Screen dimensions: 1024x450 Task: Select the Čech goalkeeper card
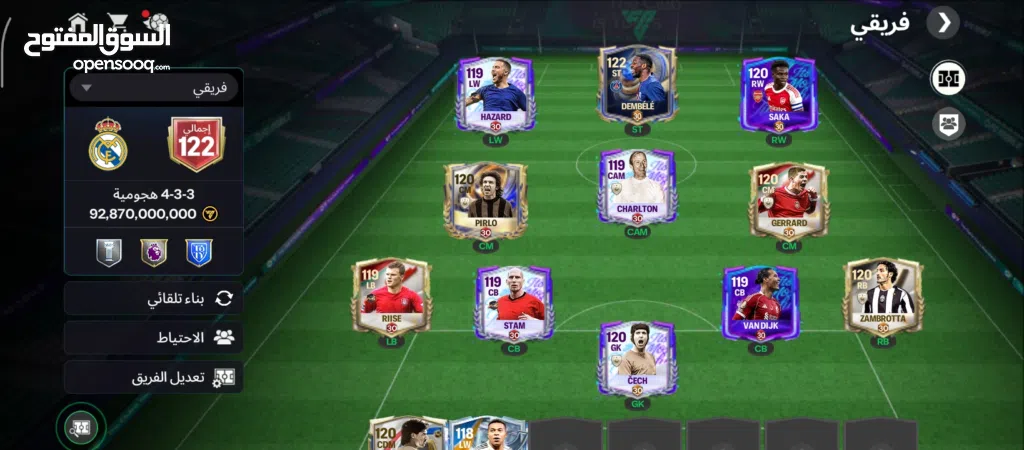pyautogui.click(x=637, y=359)
